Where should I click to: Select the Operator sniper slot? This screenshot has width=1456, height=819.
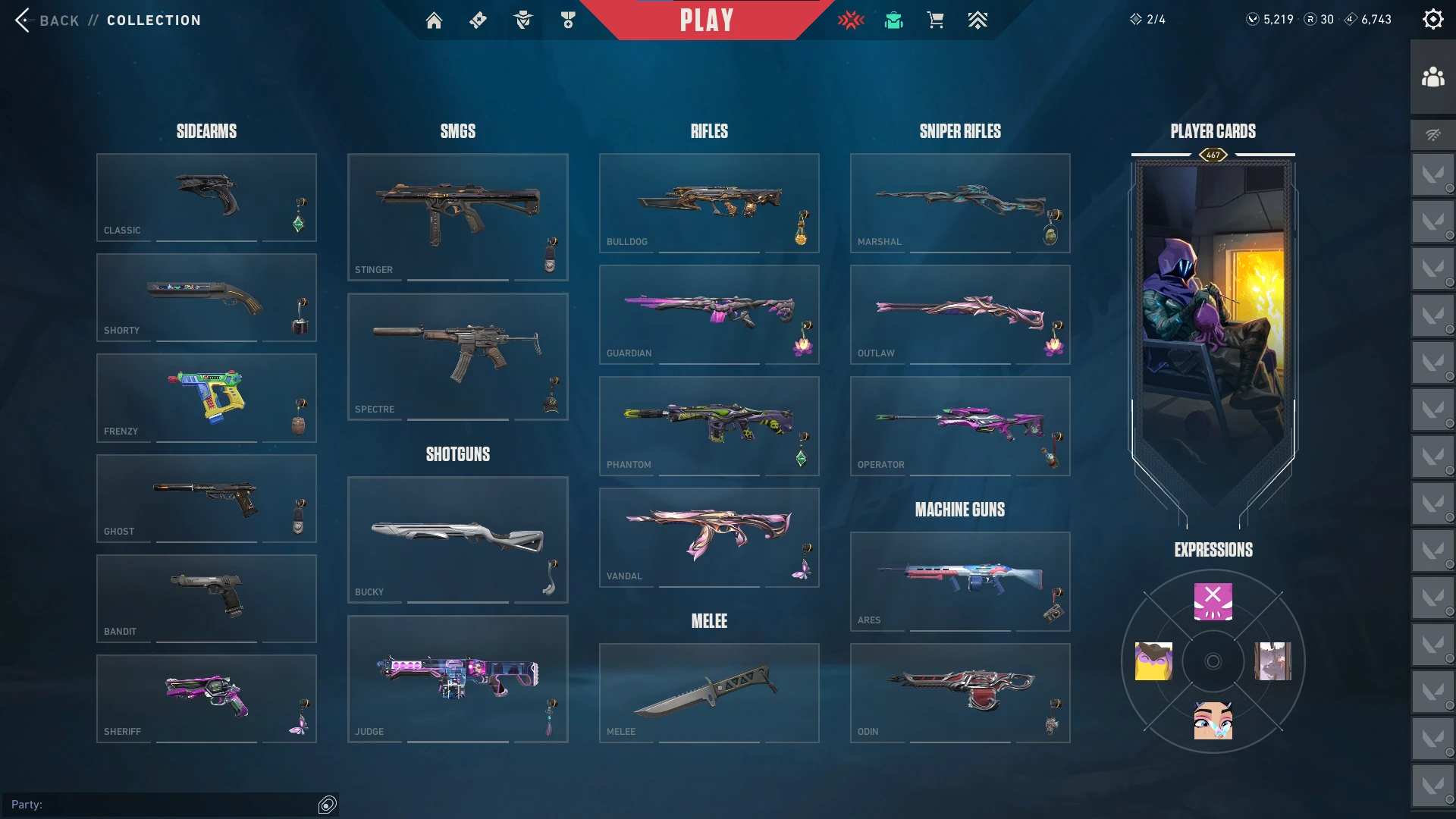(959, 425)
